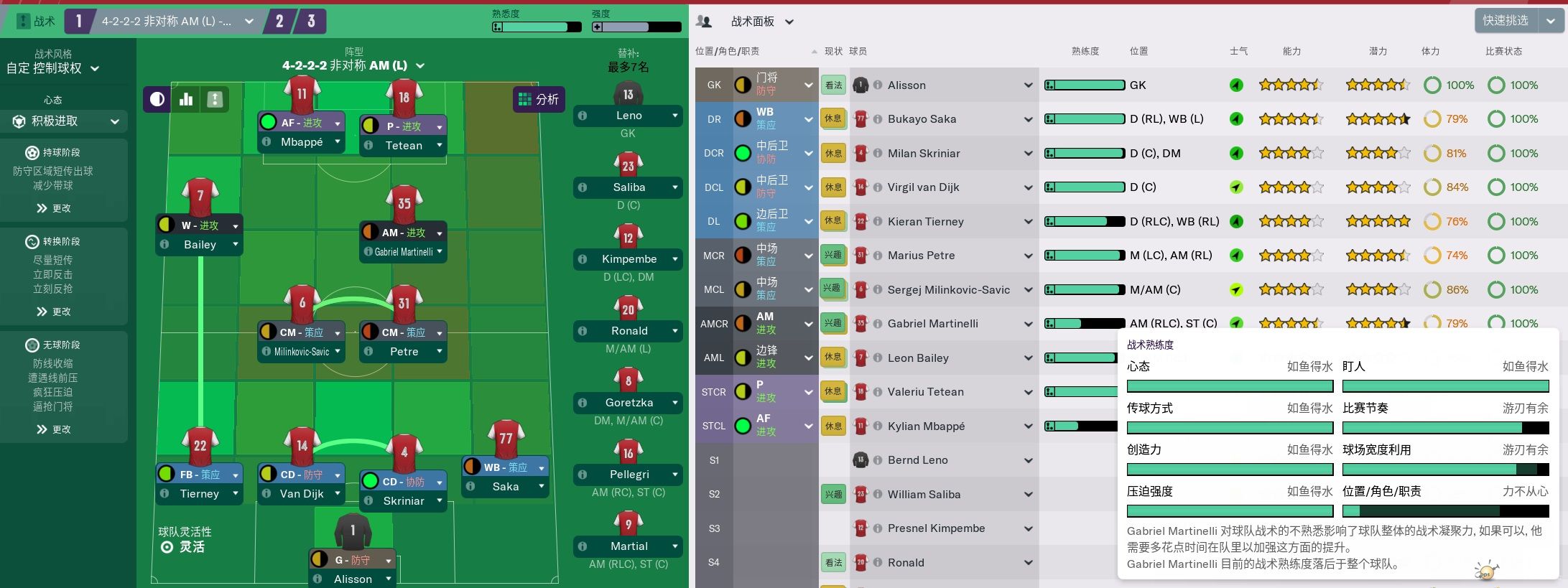Open the 4-2-2-2 formation dropdown
Viewport: 1568px width, 588px height.
(x=353, y=65)
